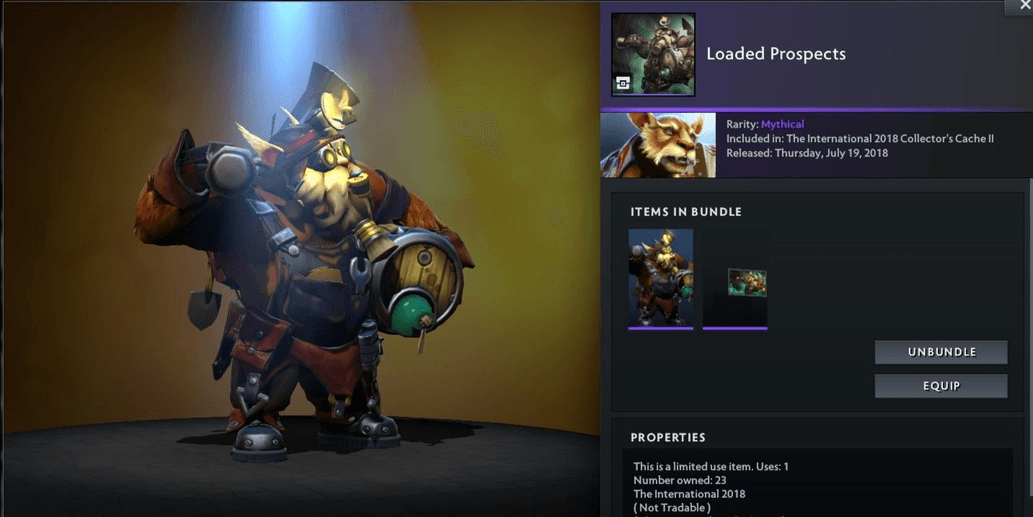This screenshot has height=517, width=1033.
Task: Equip the Loaded Prospects bundle
Action: (x=940, y=386)
